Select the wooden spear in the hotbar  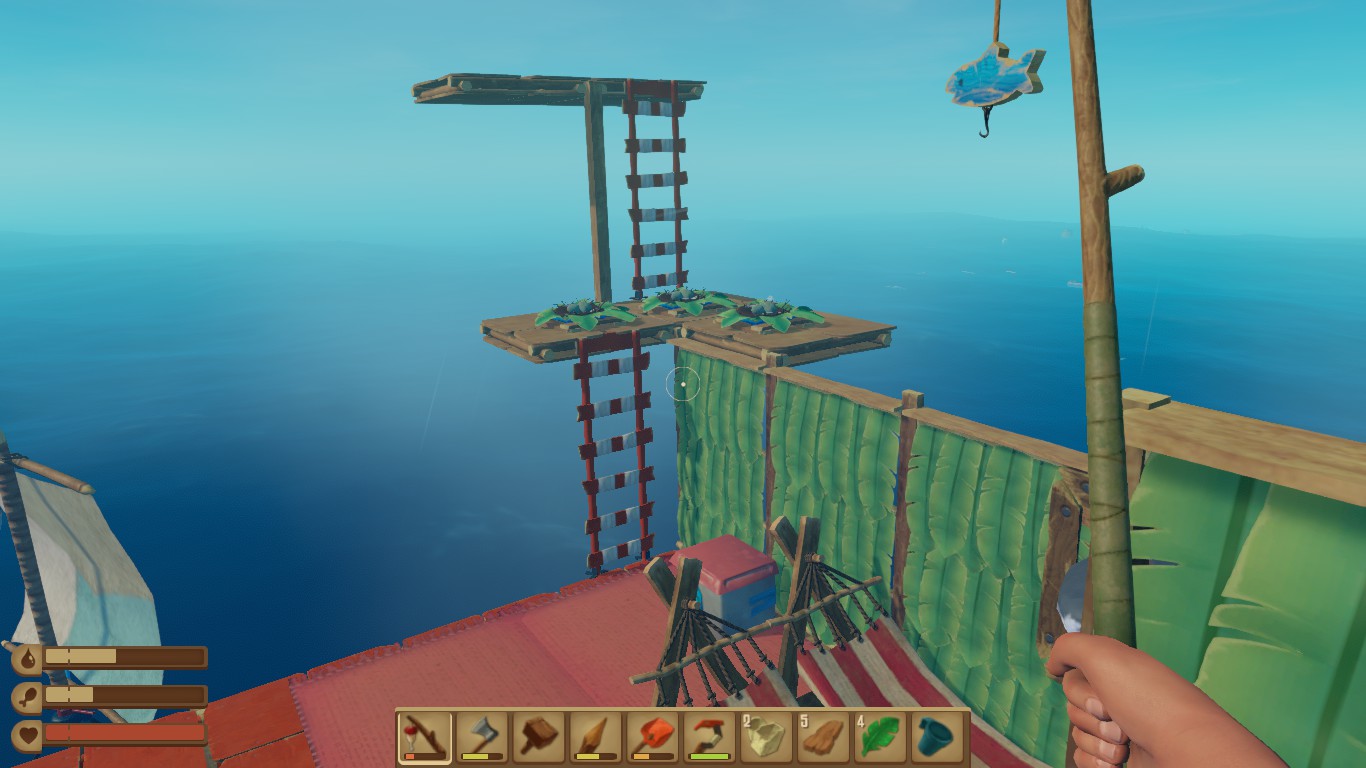(x=593, y=737)
